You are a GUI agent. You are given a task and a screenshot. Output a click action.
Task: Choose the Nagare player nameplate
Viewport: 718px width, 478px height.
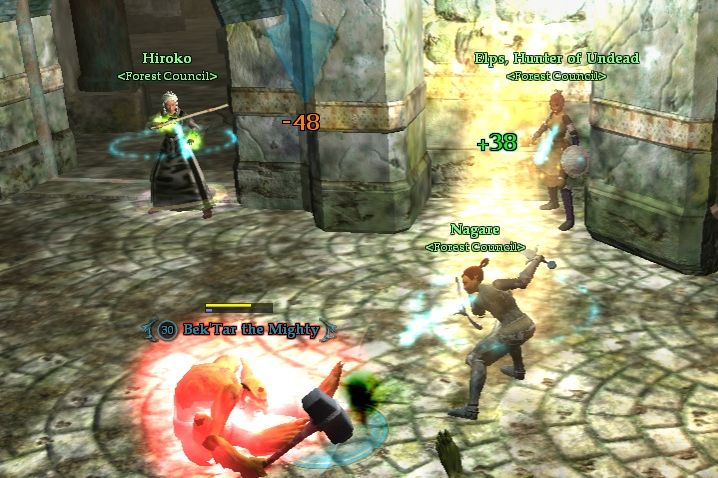(x=474, y=230)
